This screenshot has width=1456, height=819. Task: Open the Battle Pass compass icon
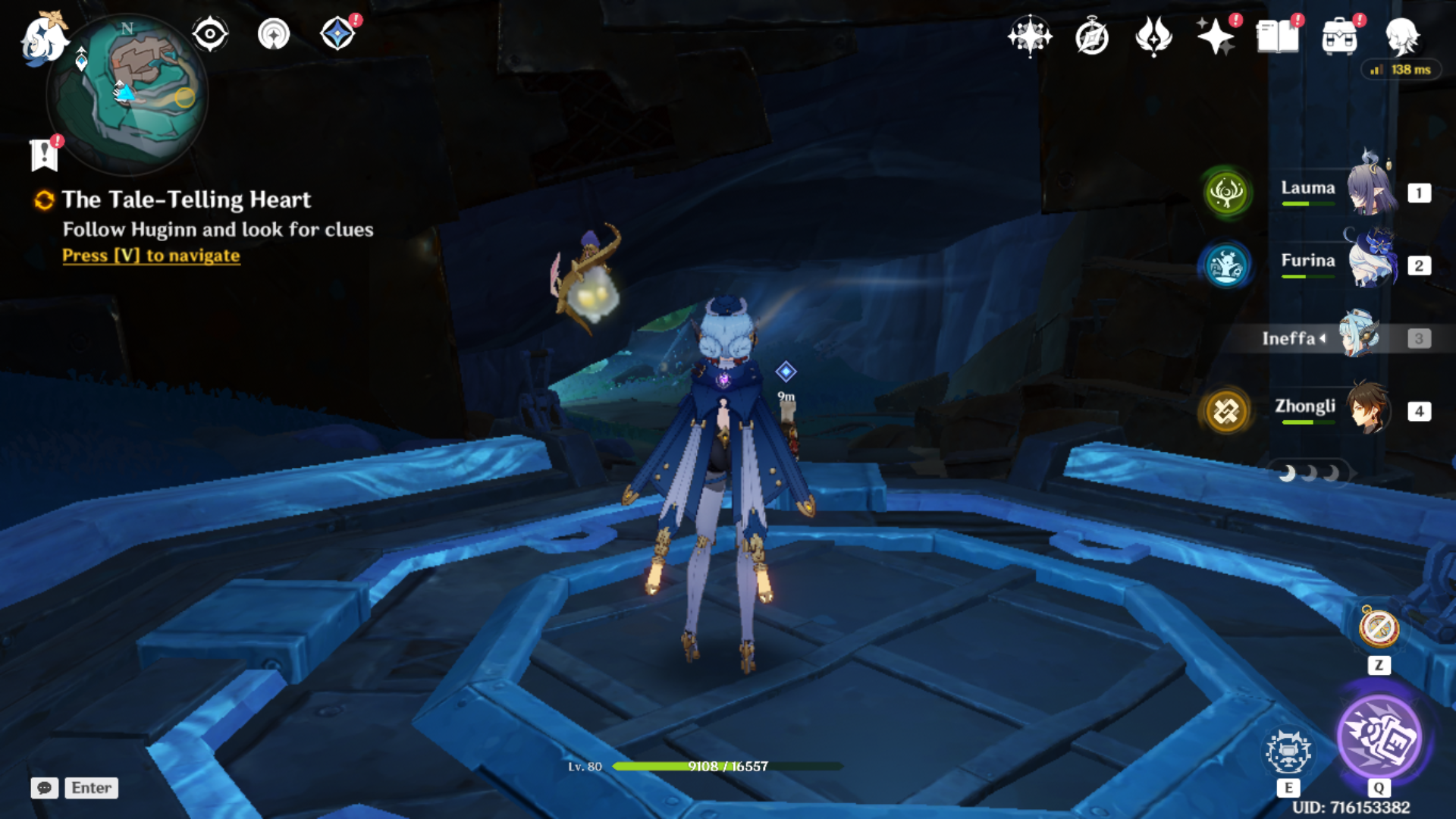click(1092, 36)
